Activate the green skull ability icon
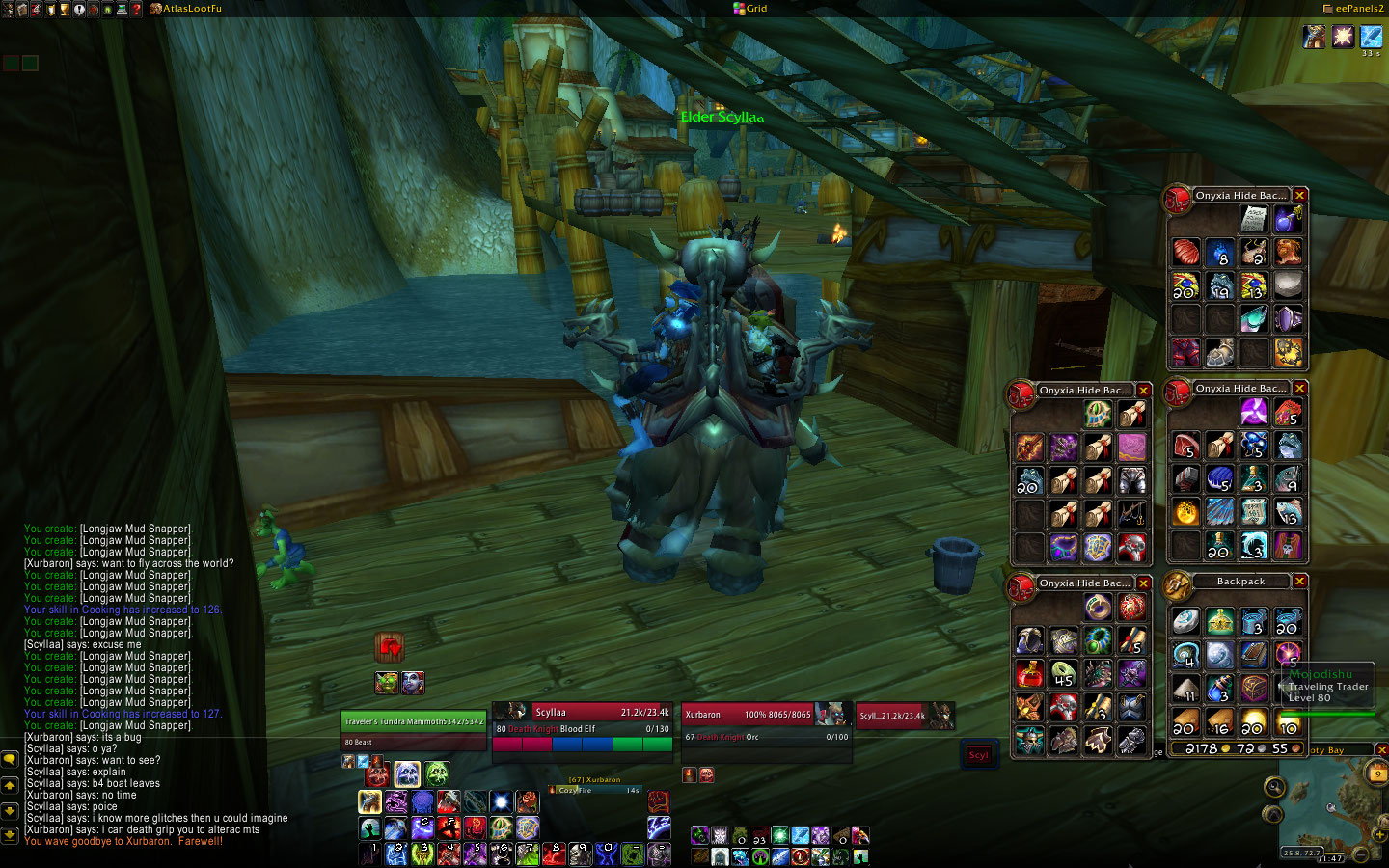The height and width of the screenshot is (868, 1389). click(437, 773)
